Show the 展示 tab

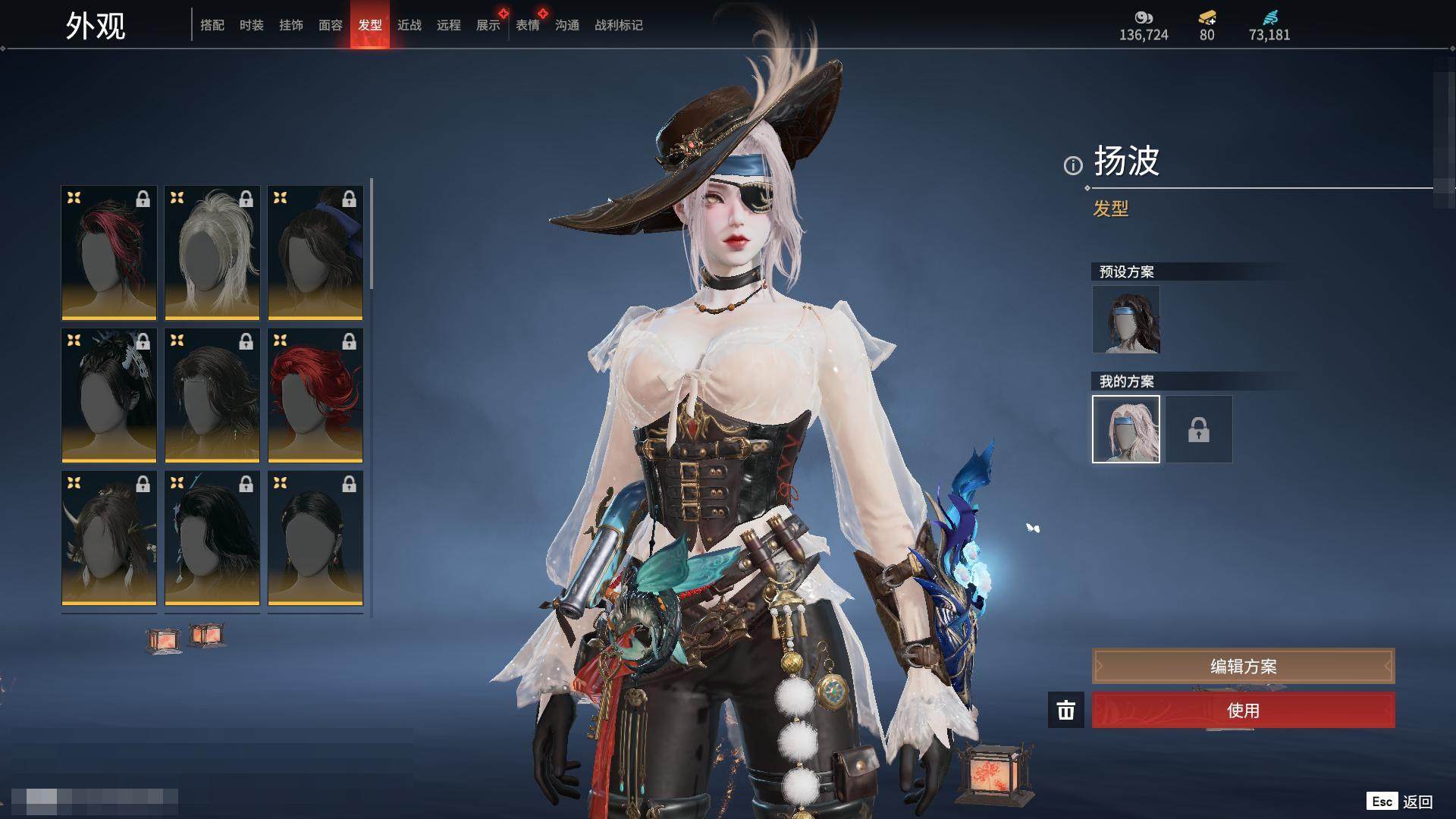(488, 25)
